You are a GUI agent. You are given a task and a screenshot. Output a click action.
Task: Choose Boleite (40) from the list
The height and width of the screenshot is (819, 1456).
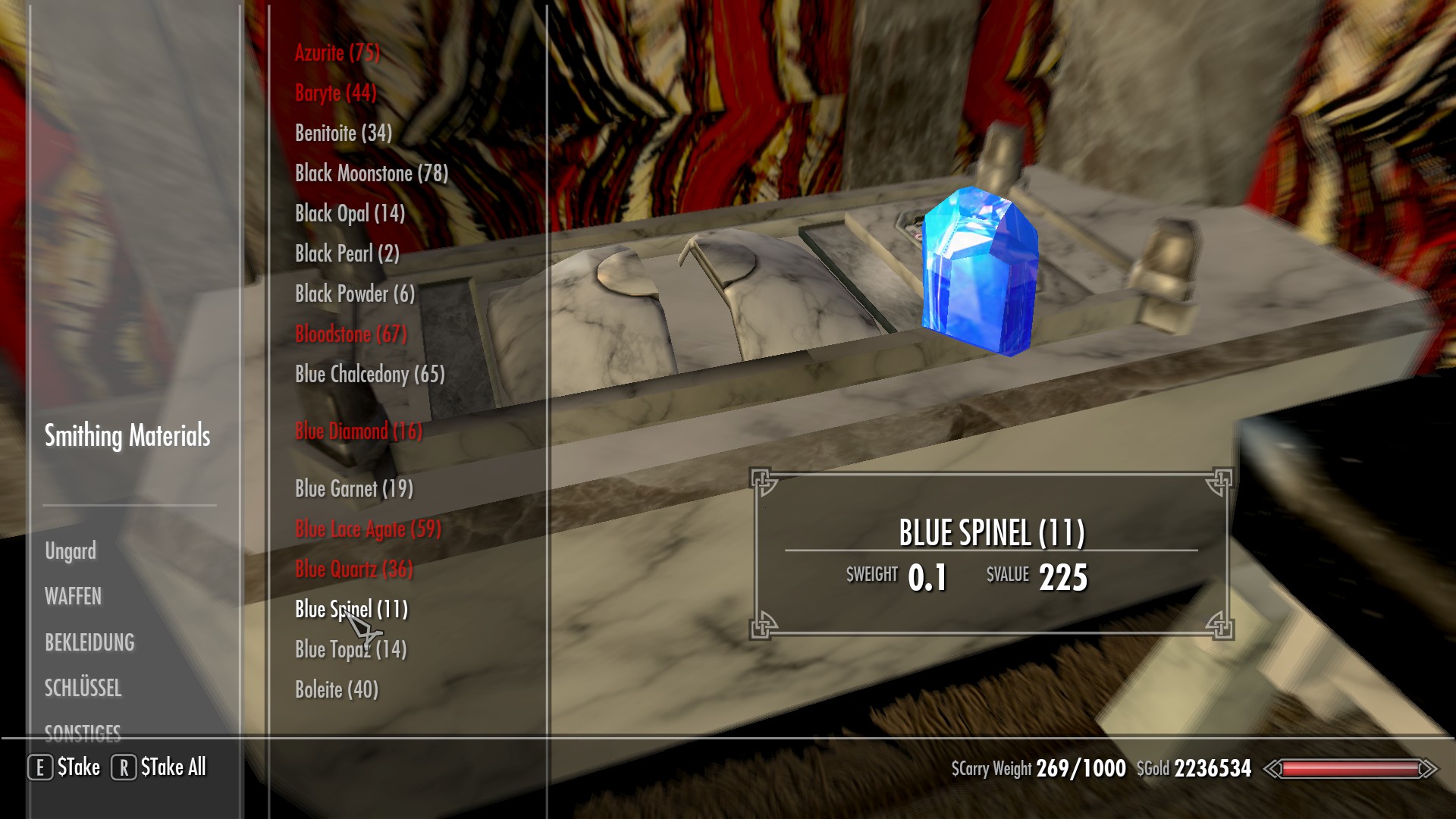coord(336,690)
